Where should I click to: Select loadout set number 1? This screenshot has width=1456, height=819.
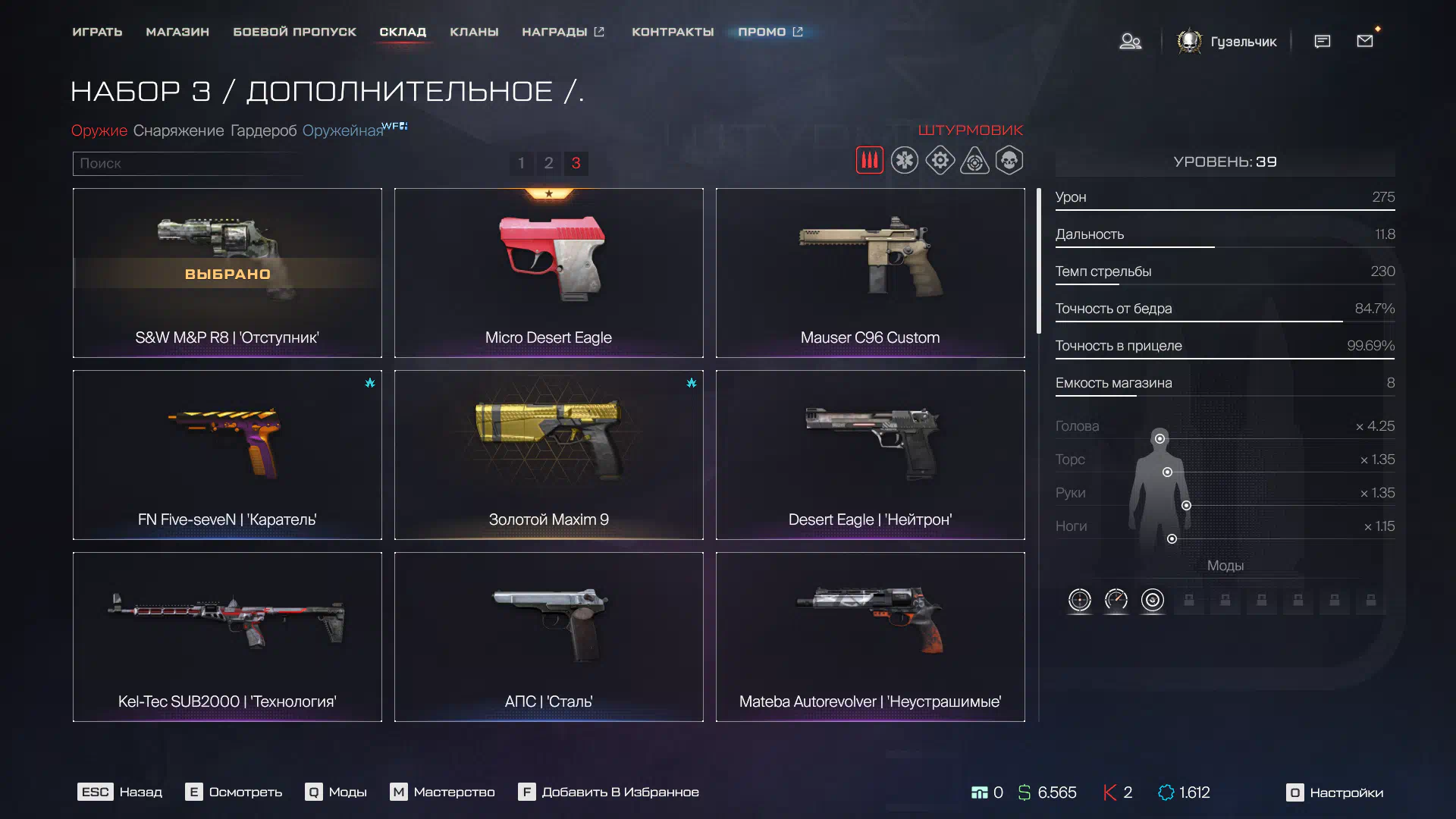tap(521, 163)
